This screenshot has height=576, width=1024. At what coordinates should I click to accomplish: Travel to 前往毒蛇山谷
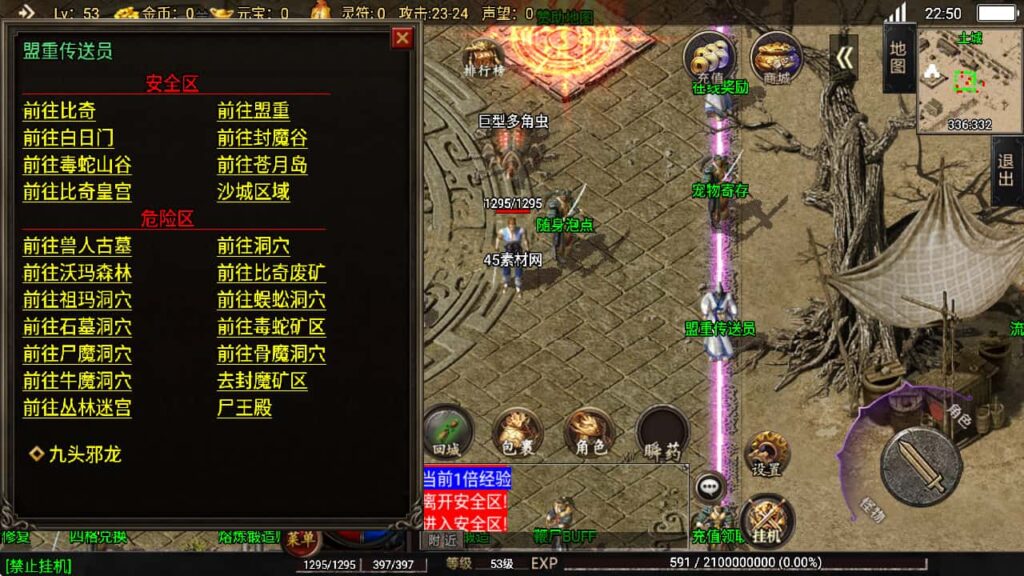[77, 165]
